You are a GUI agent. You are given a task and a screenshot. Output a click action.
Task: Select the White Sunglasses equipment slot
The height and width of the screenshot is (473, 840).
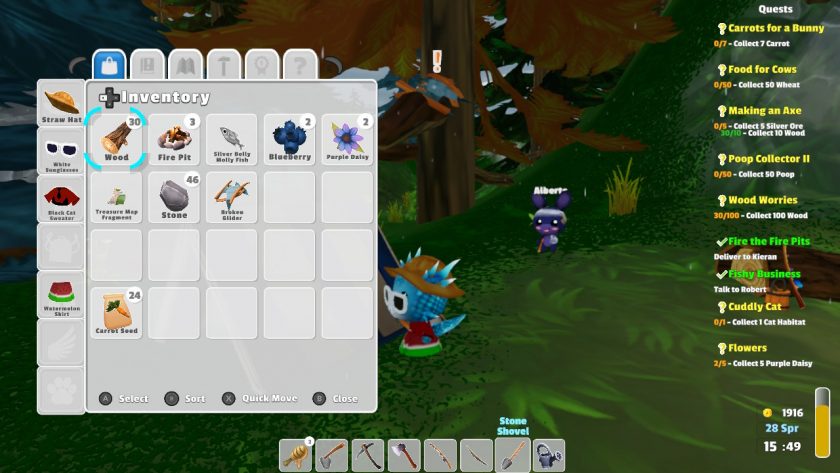62,153
